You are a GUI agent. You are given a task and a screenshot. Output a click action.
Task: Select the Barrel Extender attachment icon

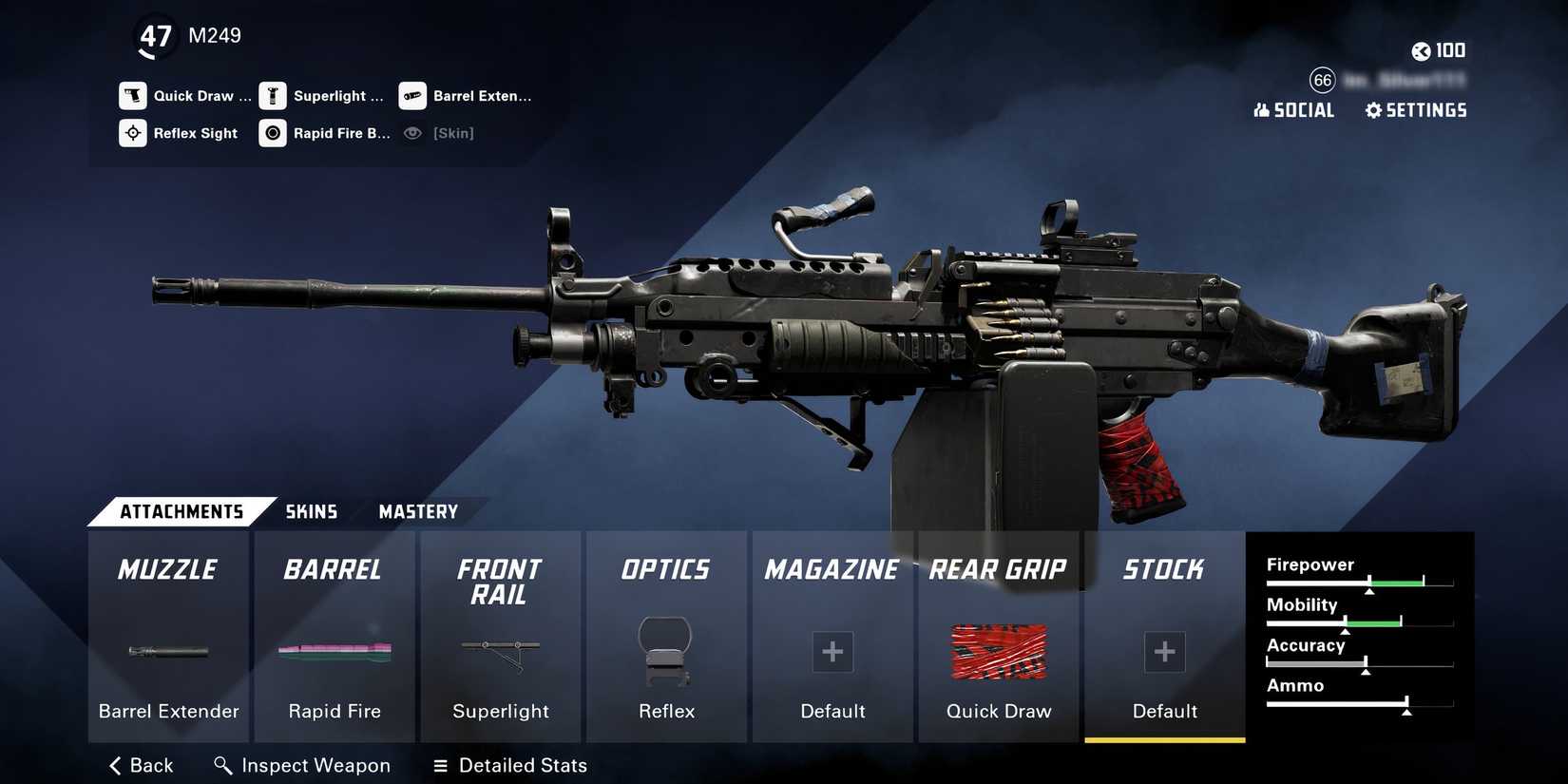click(411, 95)
